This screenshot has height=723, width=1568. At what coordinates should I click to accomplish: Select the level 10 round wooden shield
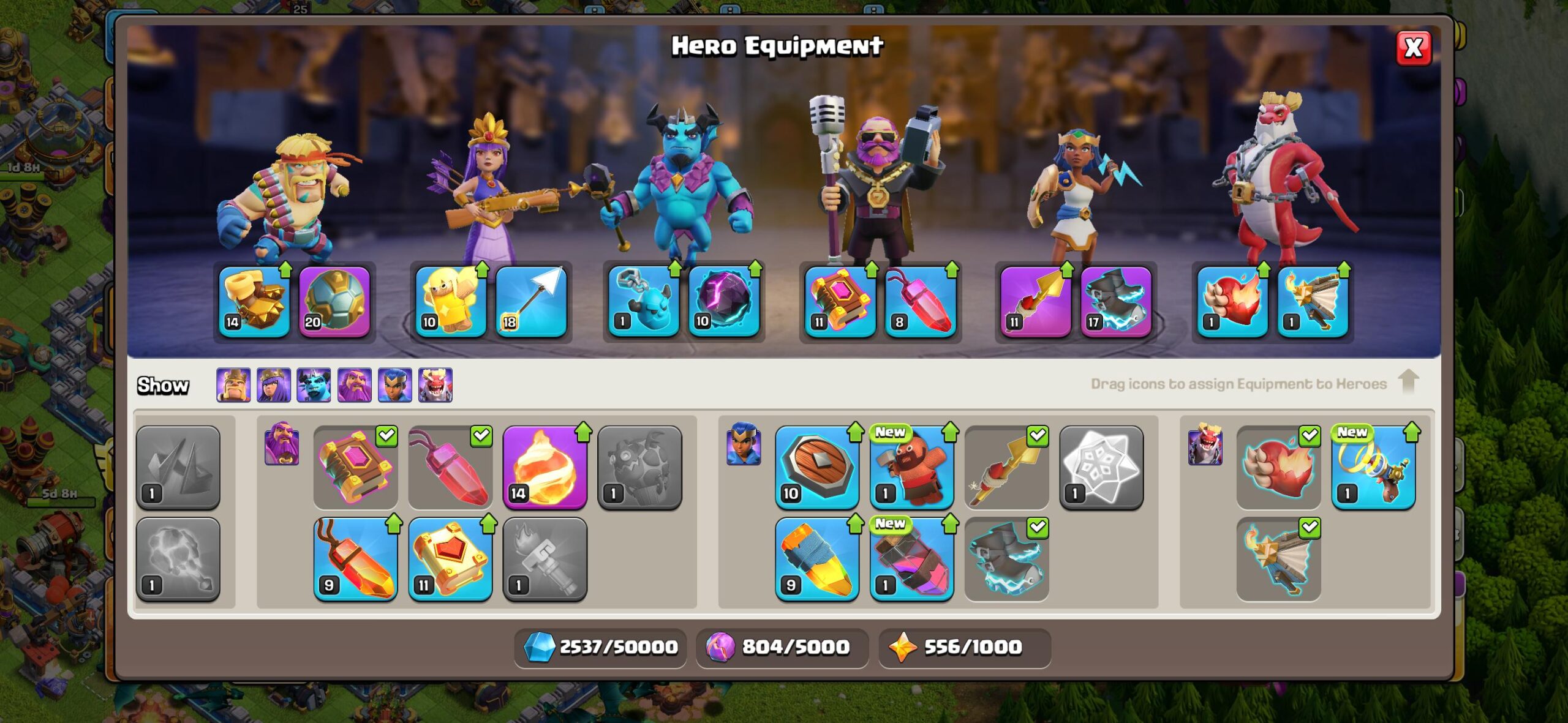coord(816,468)
